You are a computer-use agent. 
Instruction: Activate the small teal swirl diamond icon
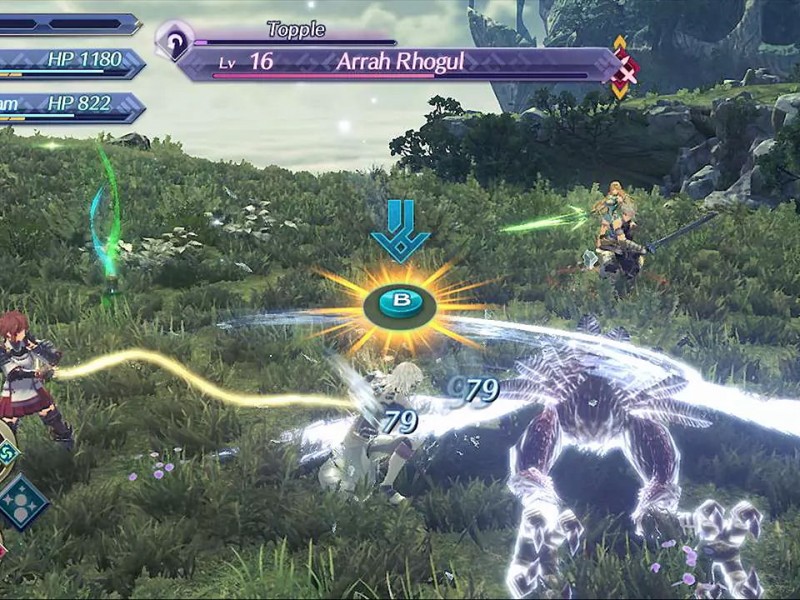6,452
